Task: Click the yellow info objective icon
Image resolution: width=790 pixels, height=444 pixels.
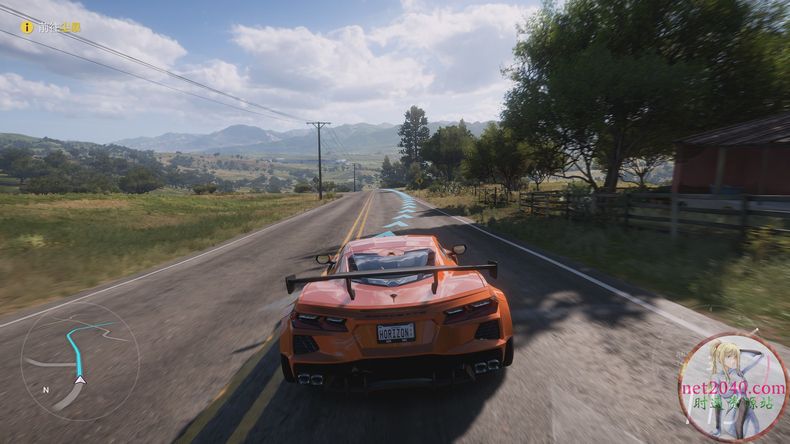Action: [x=27, y=27]
